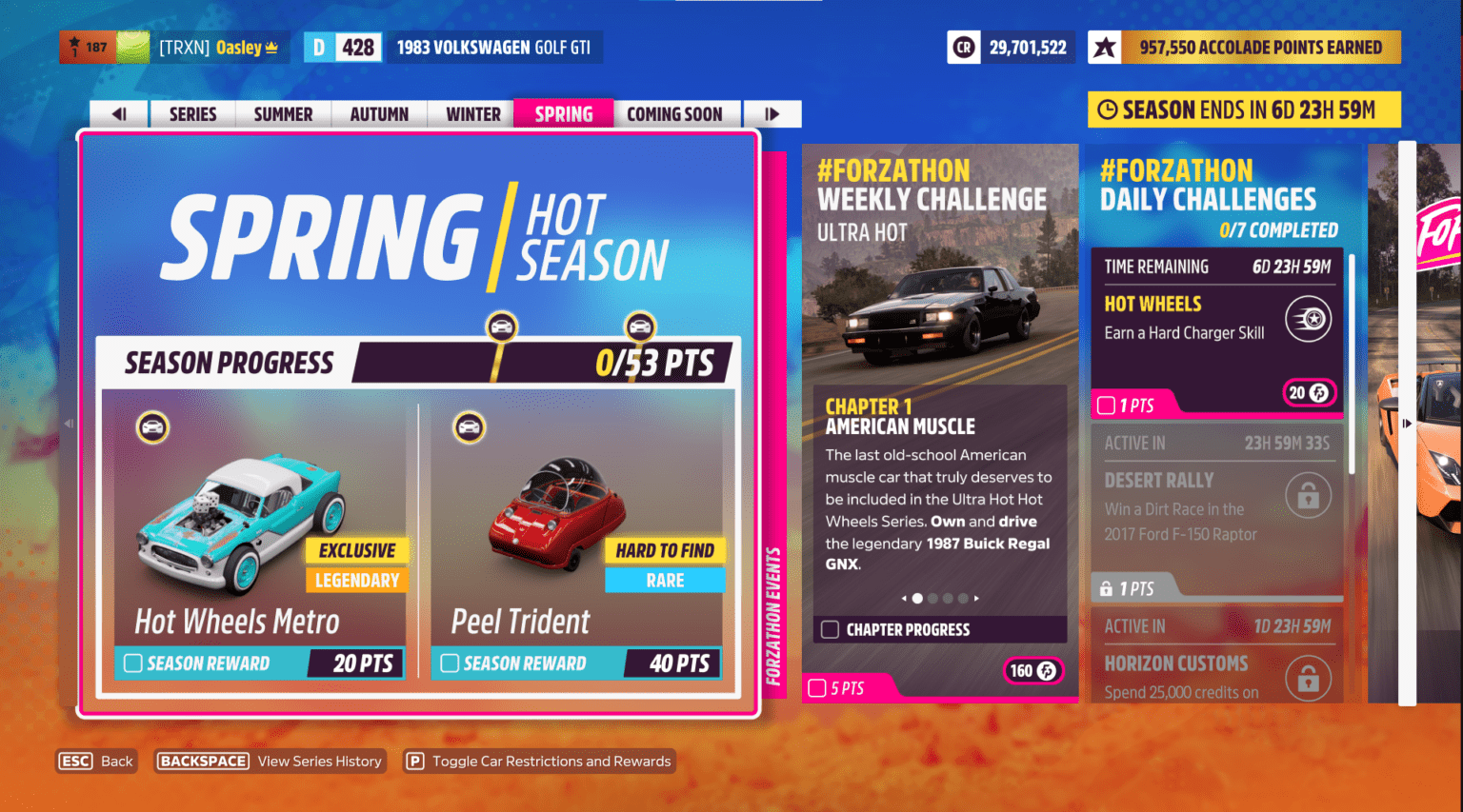
Task: Open the Summer season tab
Action: coord(283,113)
